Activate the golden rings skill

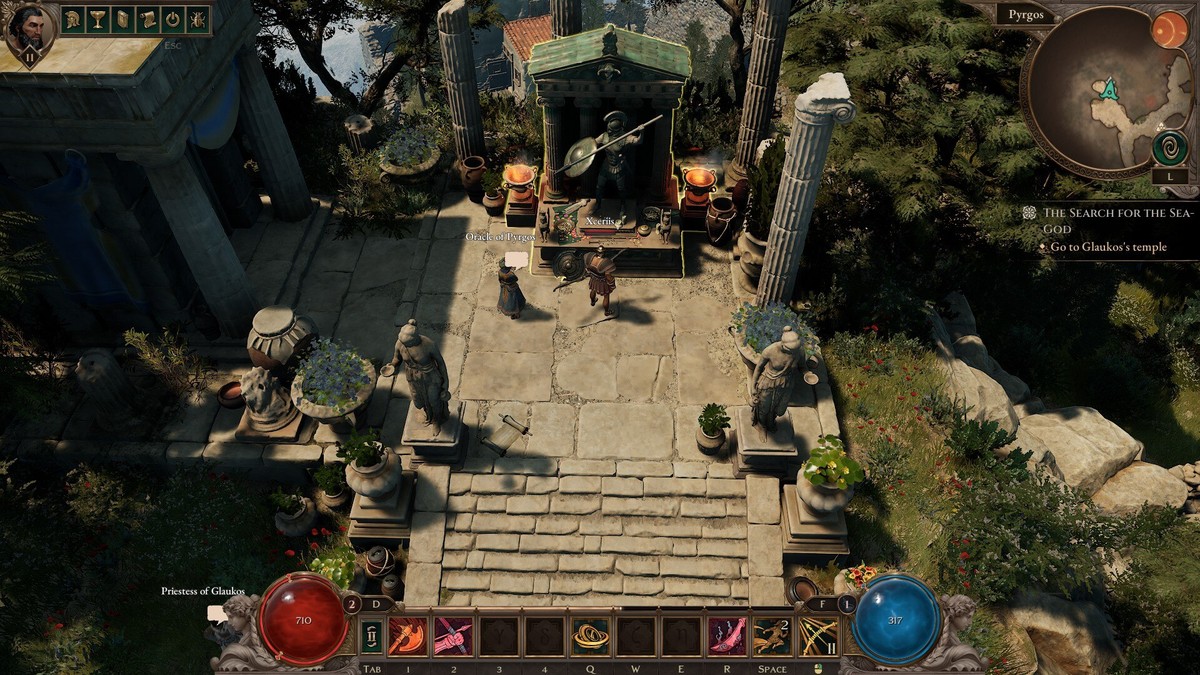click(590, 637)
